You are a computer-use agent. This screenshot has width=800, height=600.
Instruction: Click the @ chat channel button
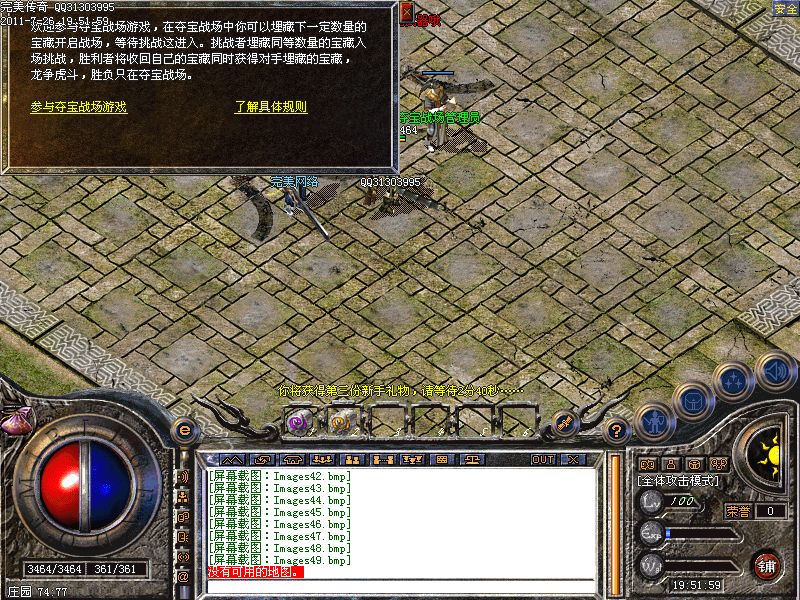coord(183,577)
